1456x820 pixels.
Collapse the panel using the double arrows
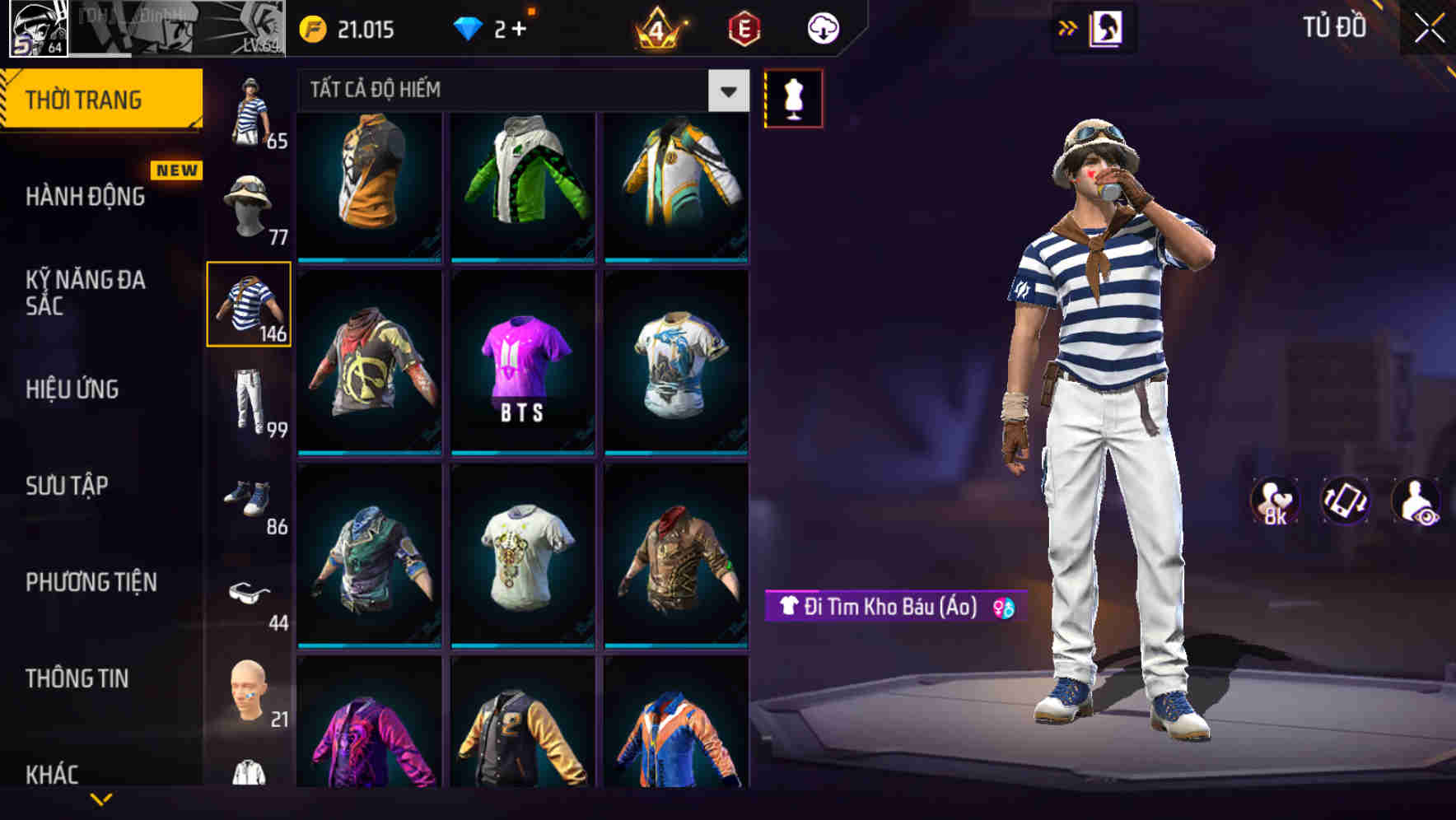(x=1068, y=27)
